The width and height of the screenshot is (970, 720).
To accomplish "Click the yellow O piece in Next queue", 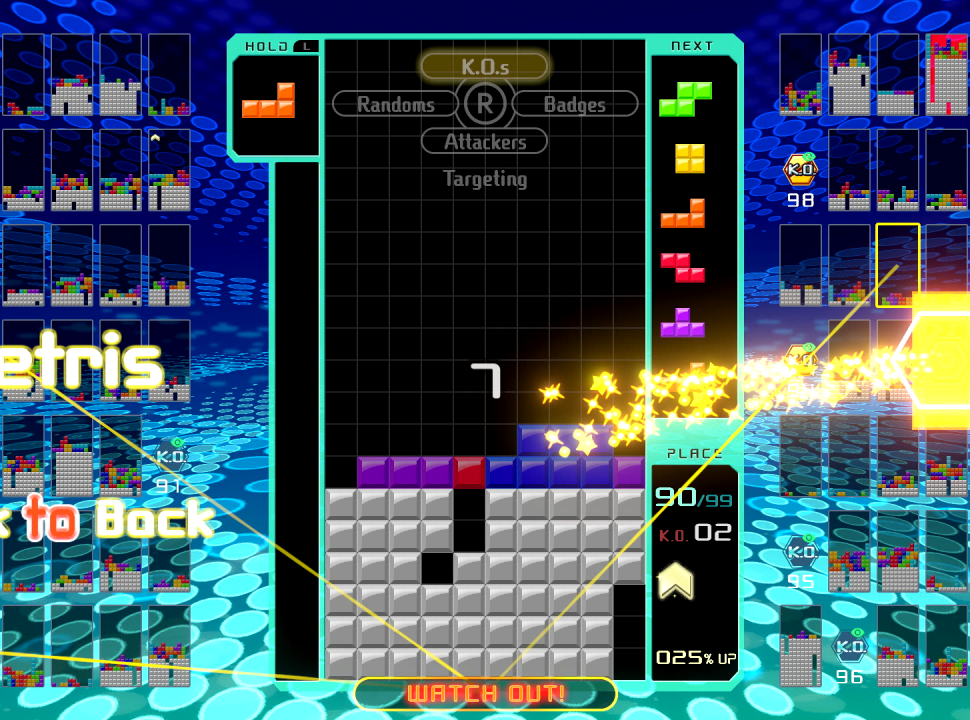I will (689, 158).
